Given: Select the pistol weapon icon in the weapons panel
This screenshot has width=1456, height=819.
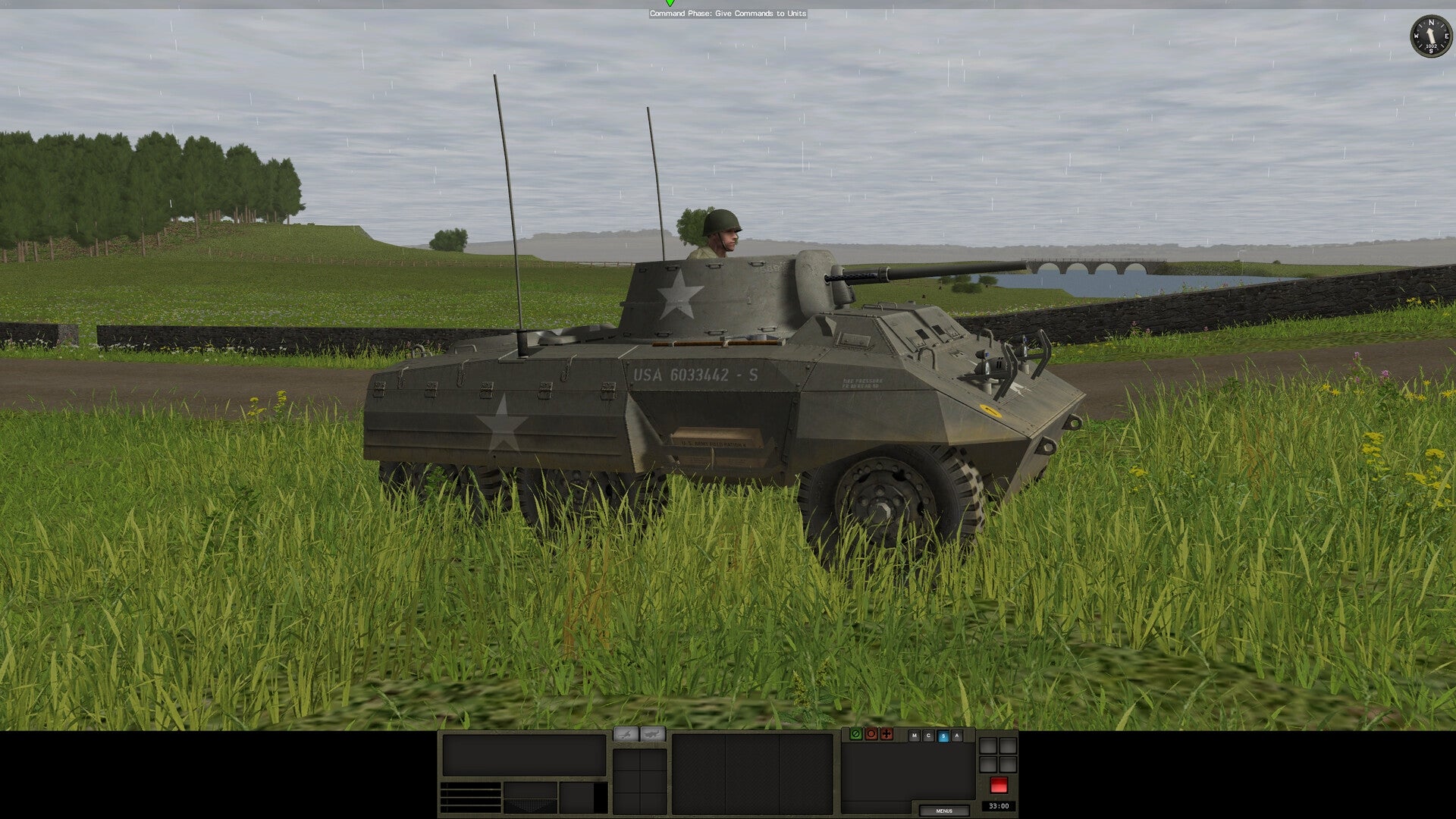Looking at the screenshot, I should coord(625,734).
